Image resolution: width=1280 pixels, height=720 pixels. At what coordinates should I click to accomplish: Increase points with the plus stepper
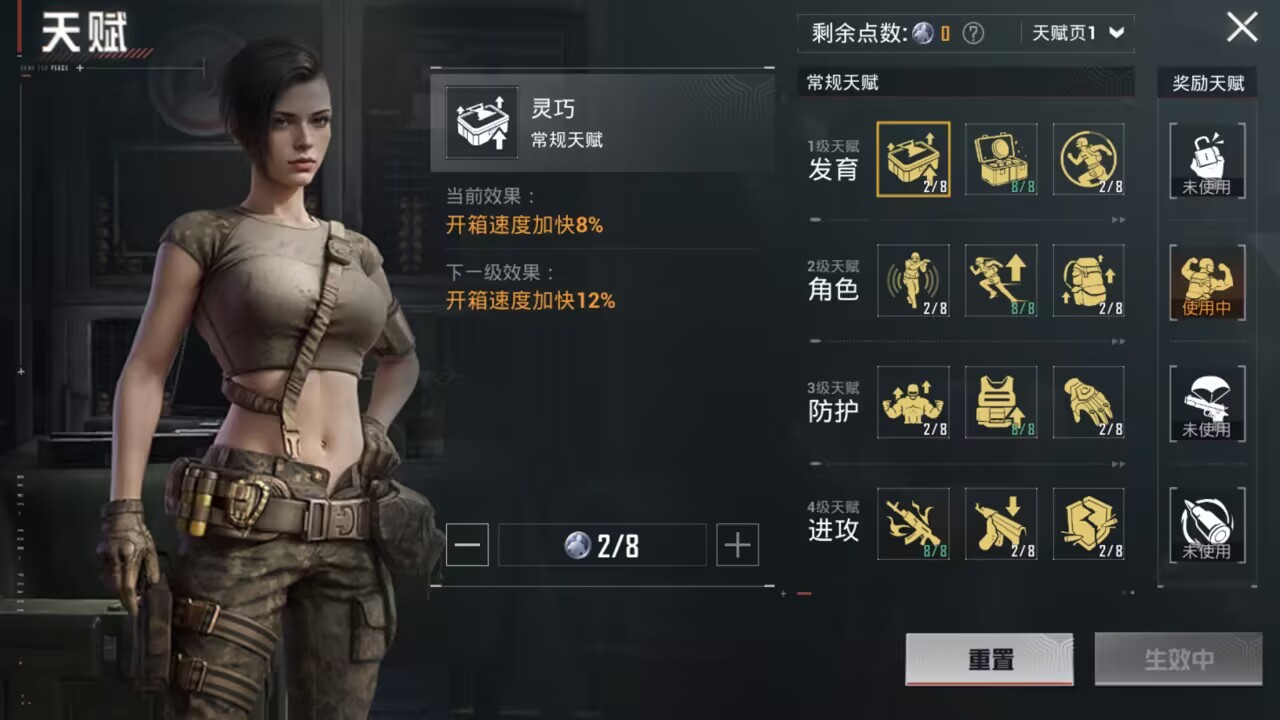pos(738,545)
